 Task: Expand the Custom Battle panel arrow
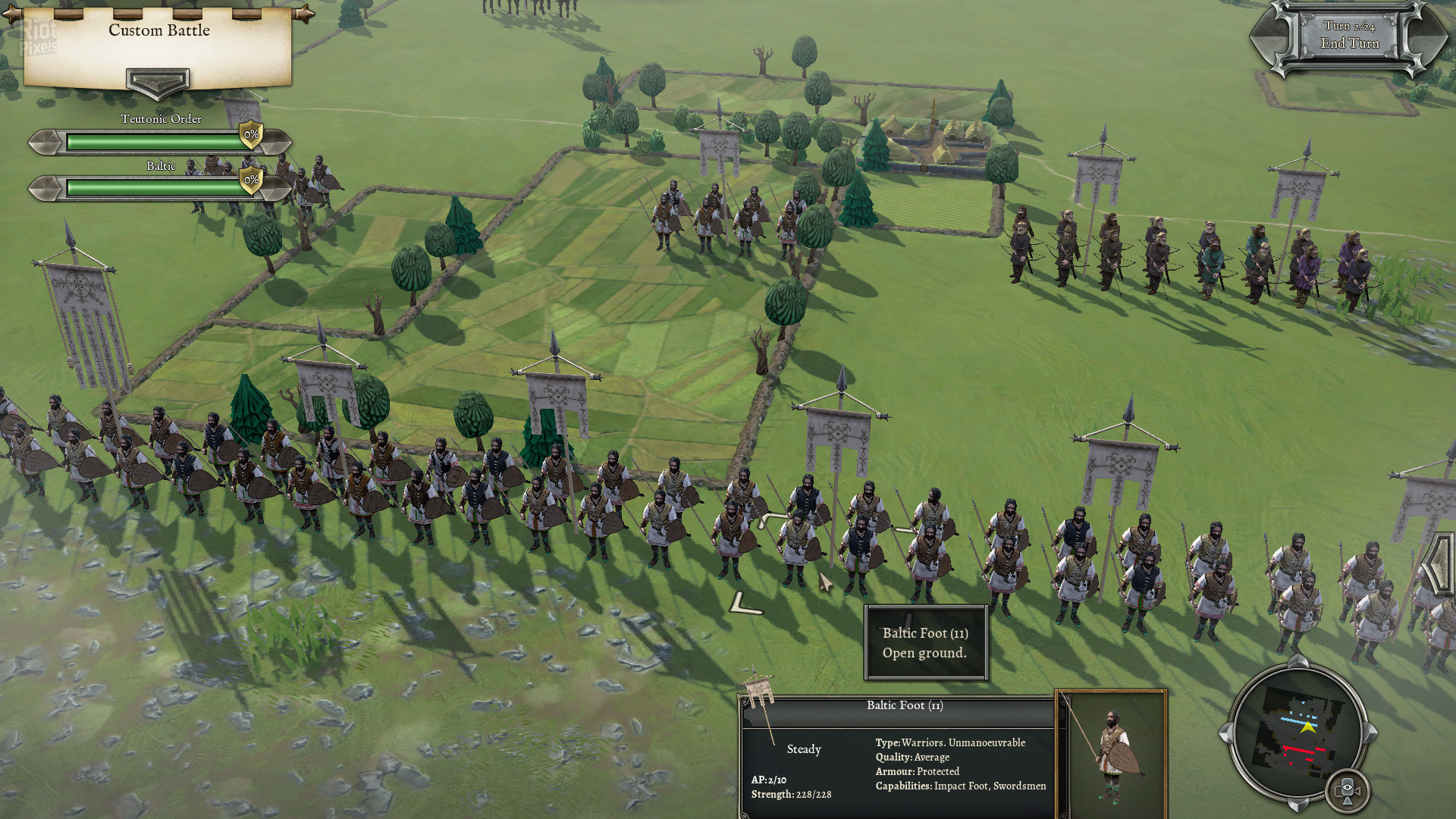pos(158,82)
